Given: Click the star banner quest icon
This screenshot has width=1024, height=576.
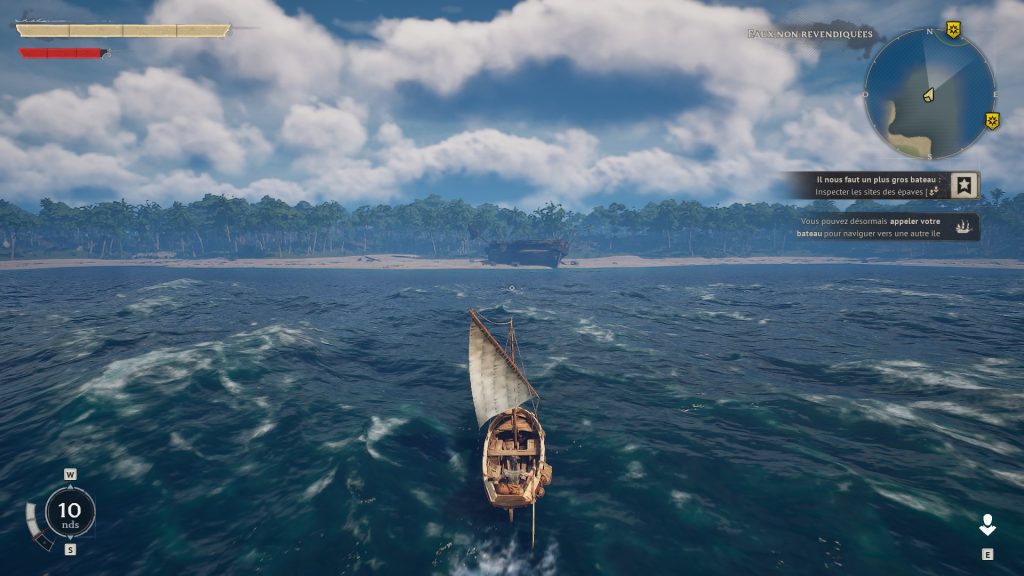Looking at the screenshot, I should click(965, 186).
